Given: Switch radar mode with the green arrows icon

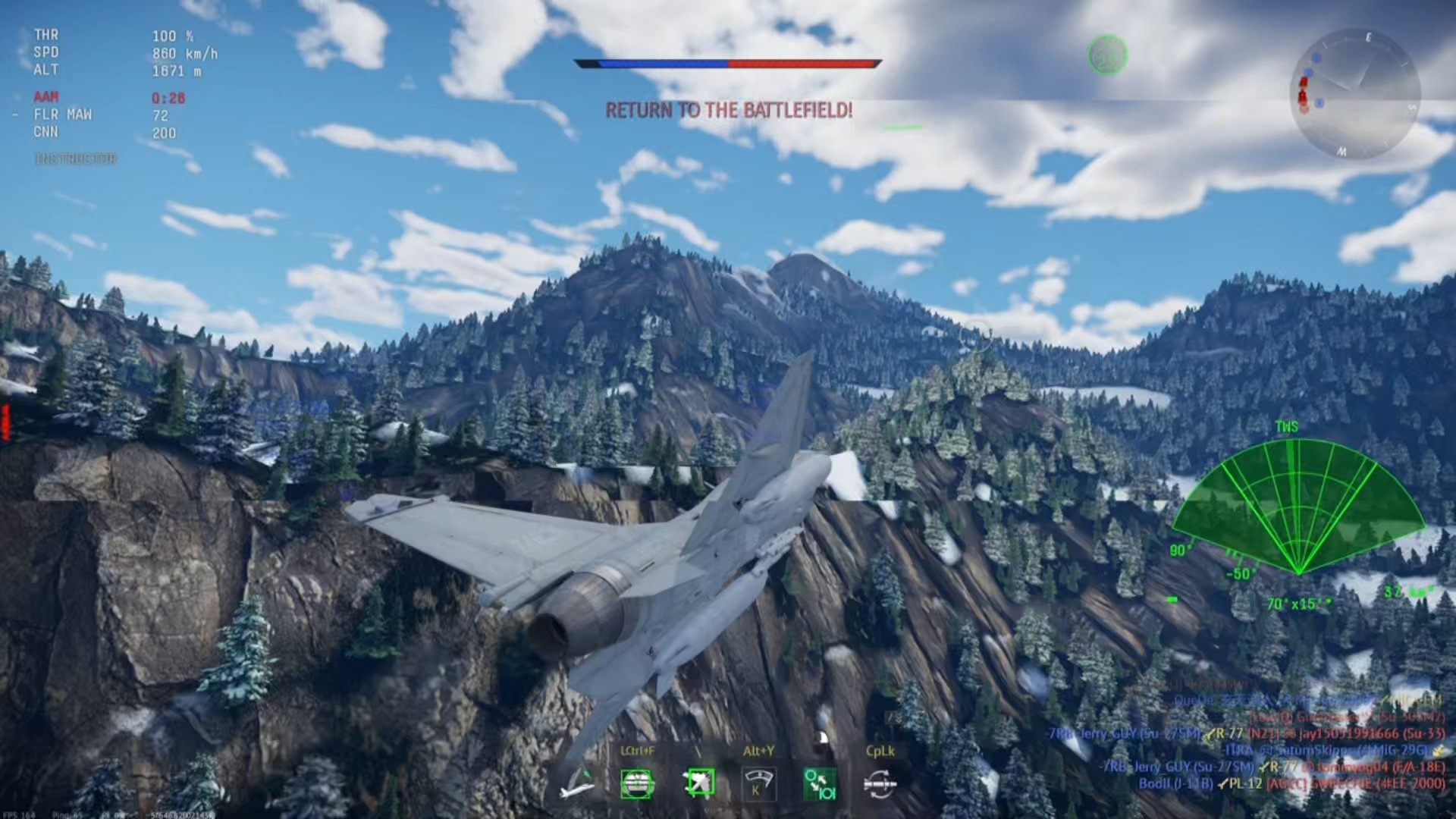Looking at the screenshot, I should [x=820, y=784].
